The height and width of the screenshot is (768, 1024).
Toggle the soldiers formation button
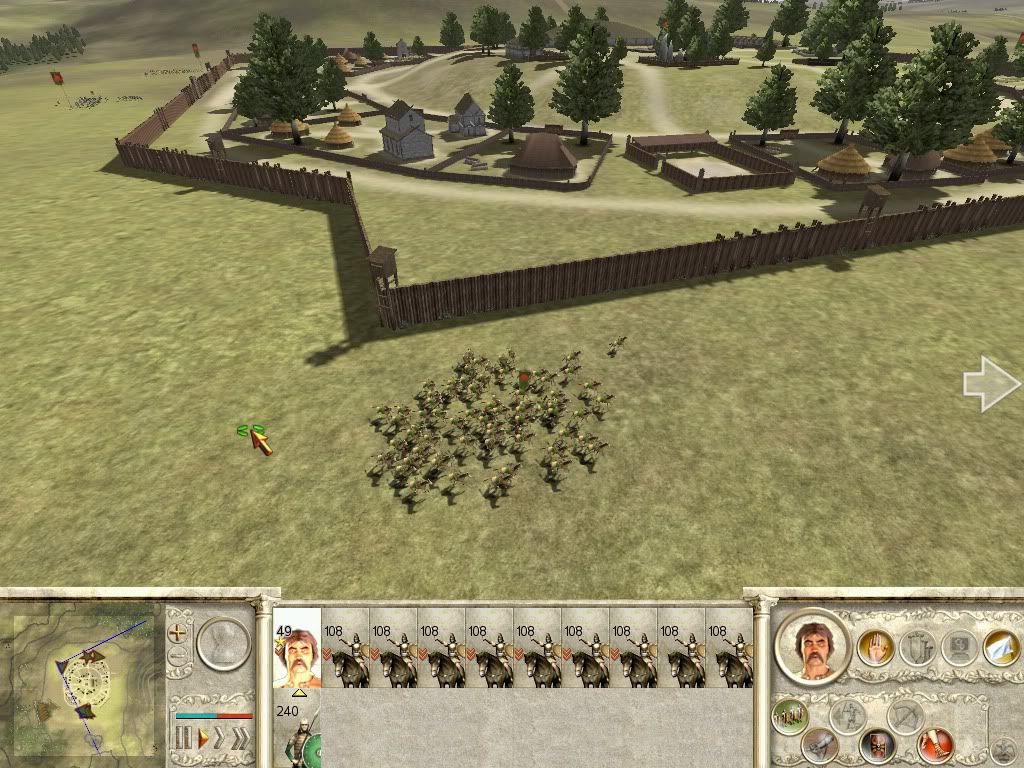(790, 716)
